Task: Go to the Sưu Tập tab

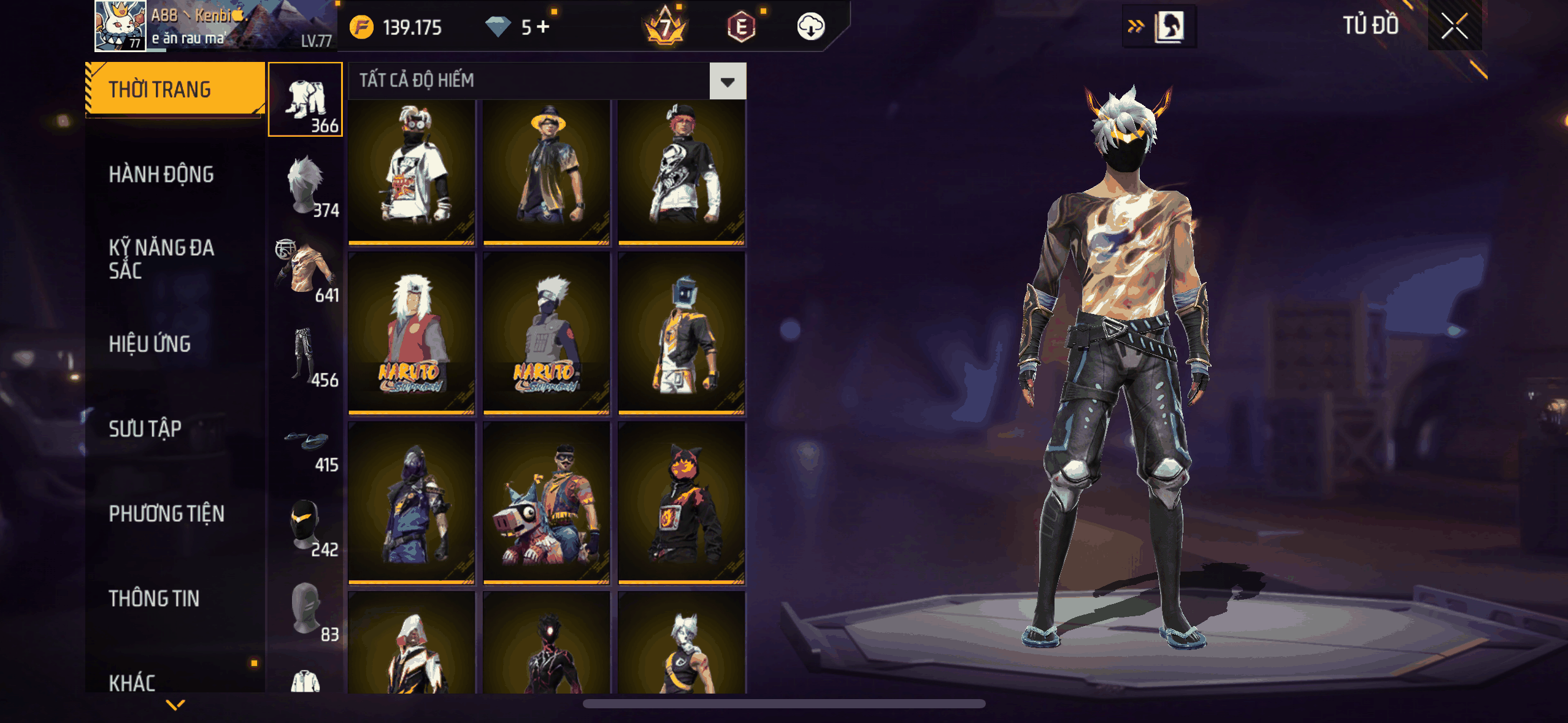Action: point(145,429)
